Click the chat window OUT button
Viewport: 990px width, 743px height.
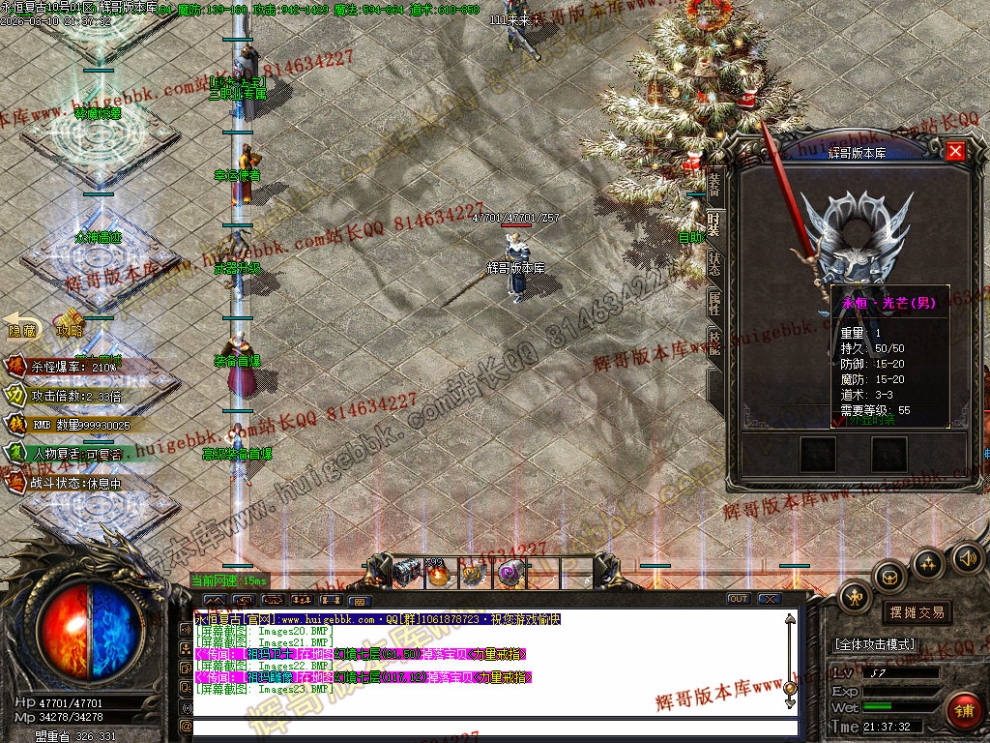(738, 599)
